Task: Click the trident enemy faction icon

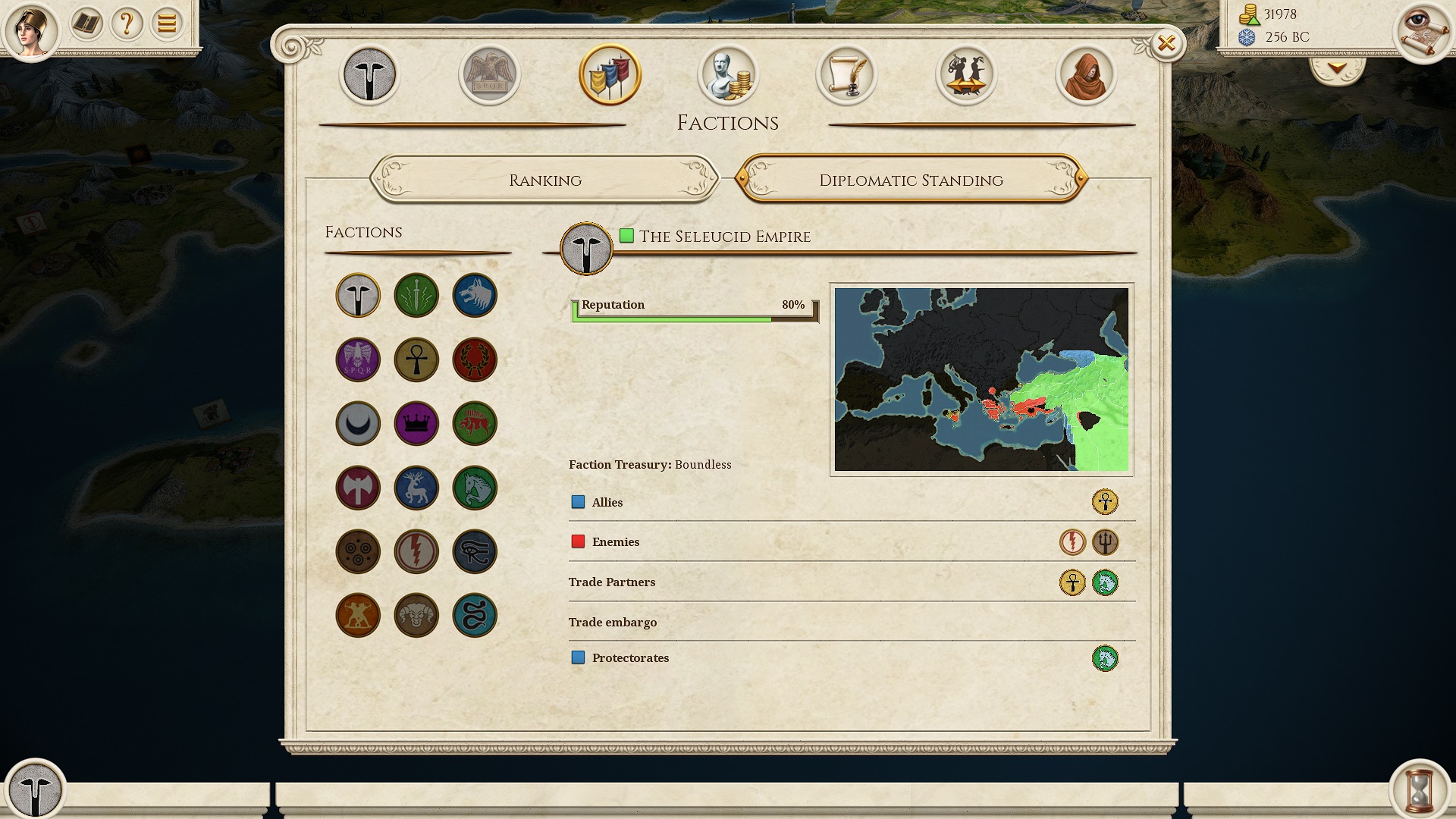Action: (1105, 542)
